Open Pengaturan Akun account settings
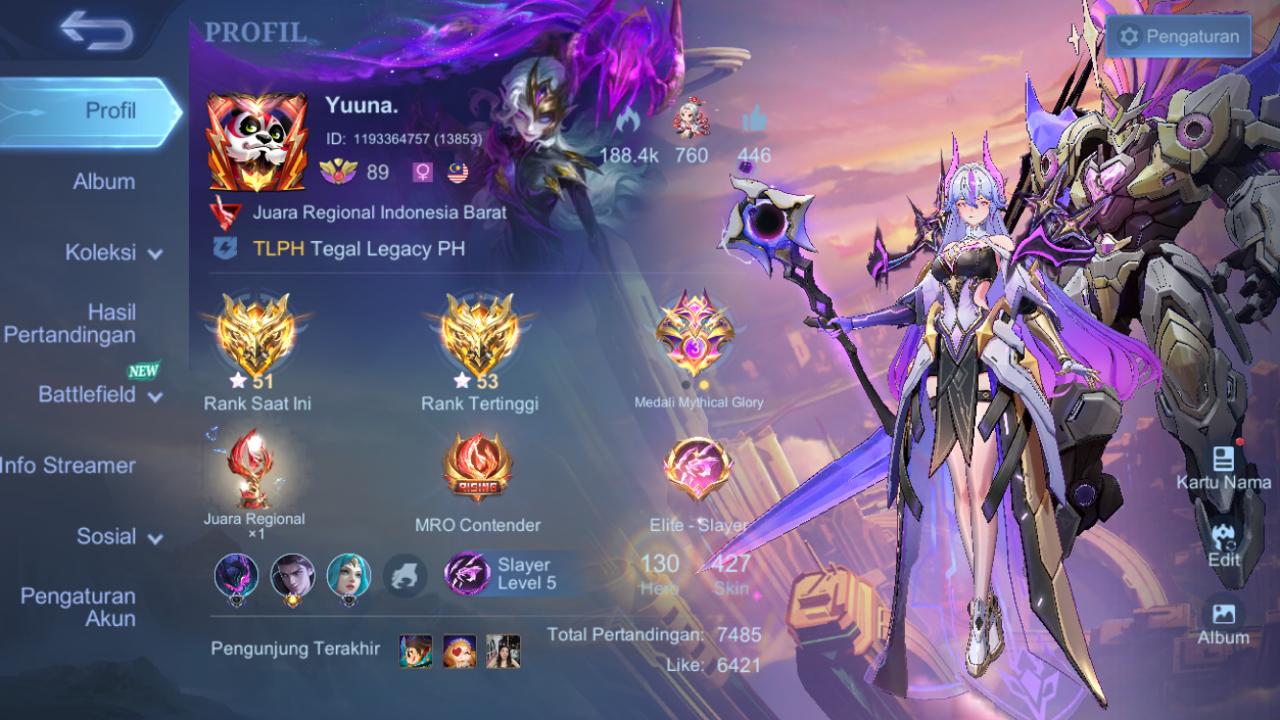The height and width of the screenshot is (720, 1280). 78,607
